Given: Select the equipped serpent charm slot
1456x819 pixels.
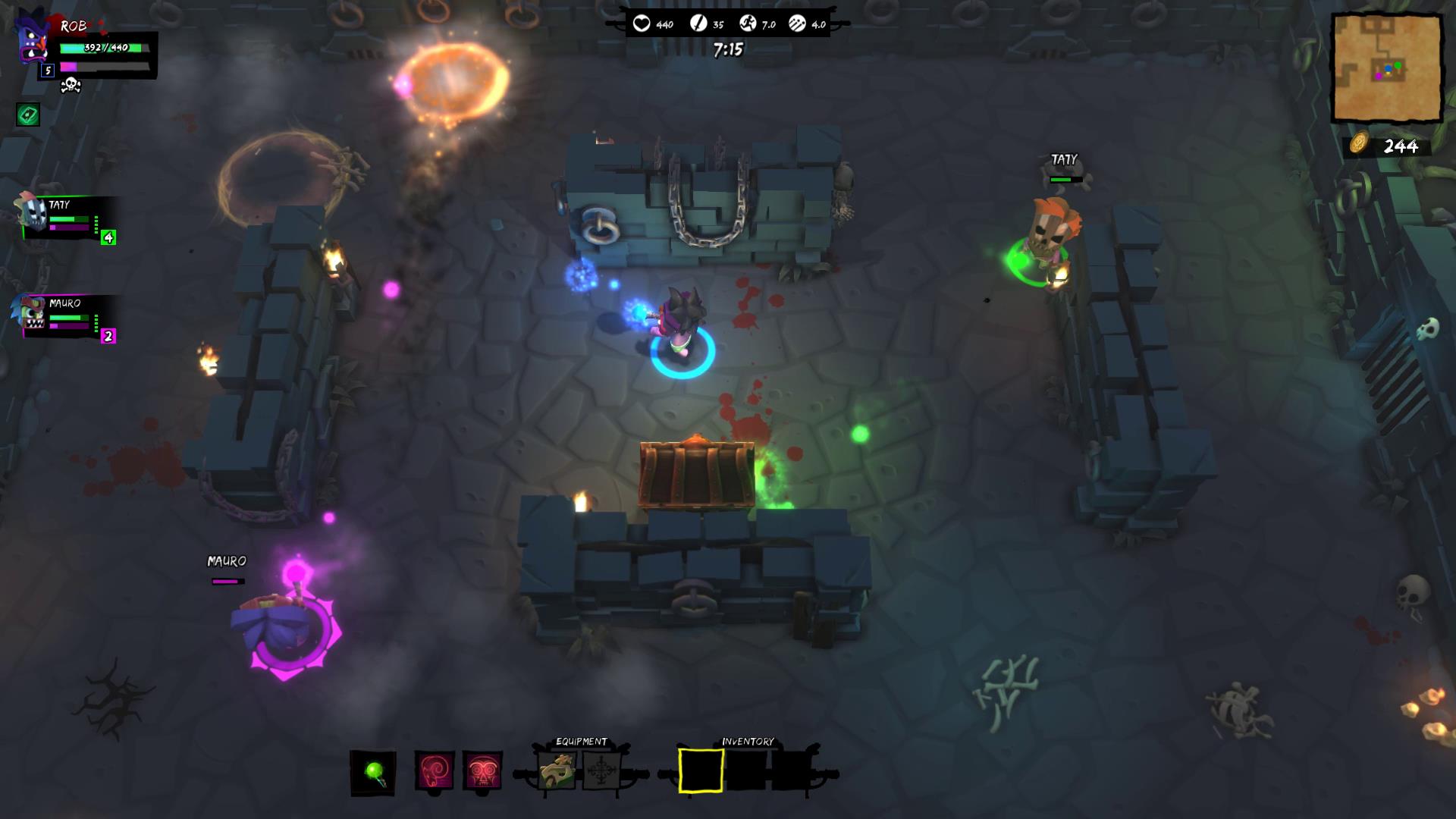Looking at the screenshot, I should coord(557,772).
